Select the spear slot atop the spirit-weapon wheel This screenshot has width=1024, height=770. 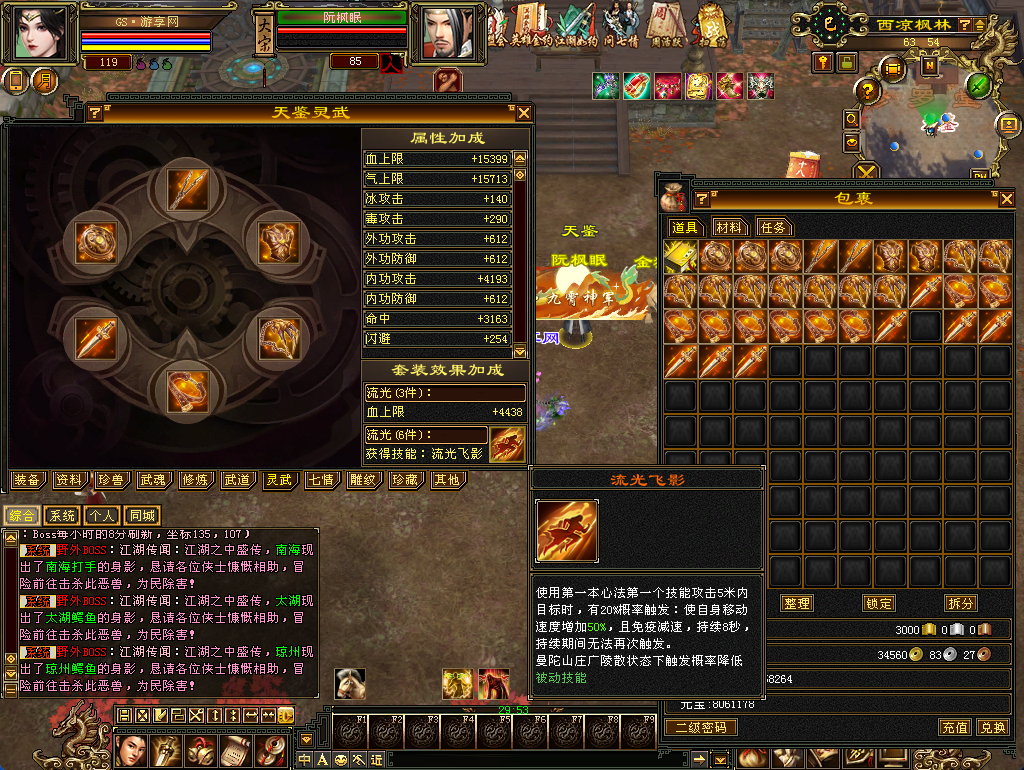[186, 188]
